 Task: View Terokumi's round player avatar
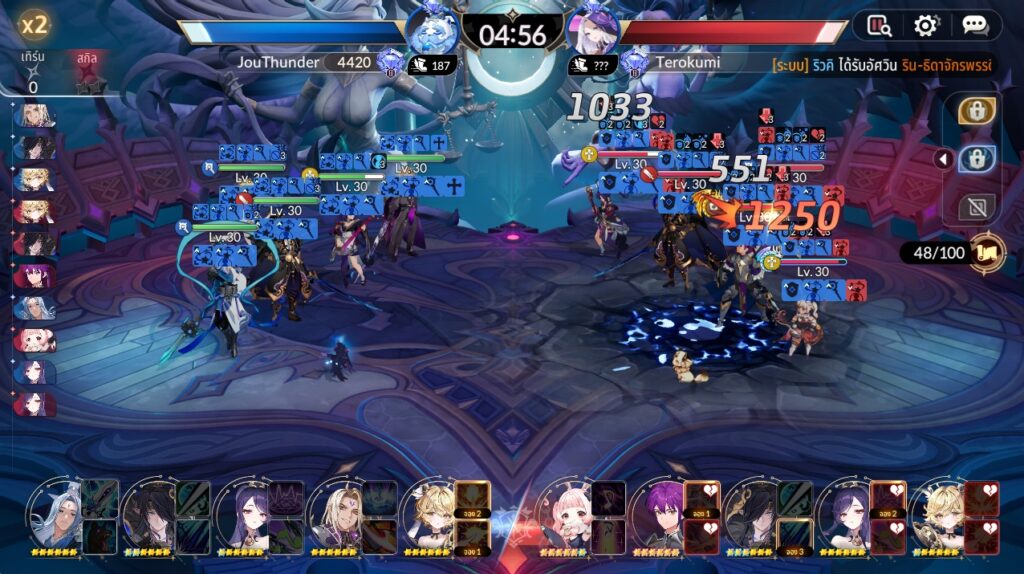pos(592,30)
